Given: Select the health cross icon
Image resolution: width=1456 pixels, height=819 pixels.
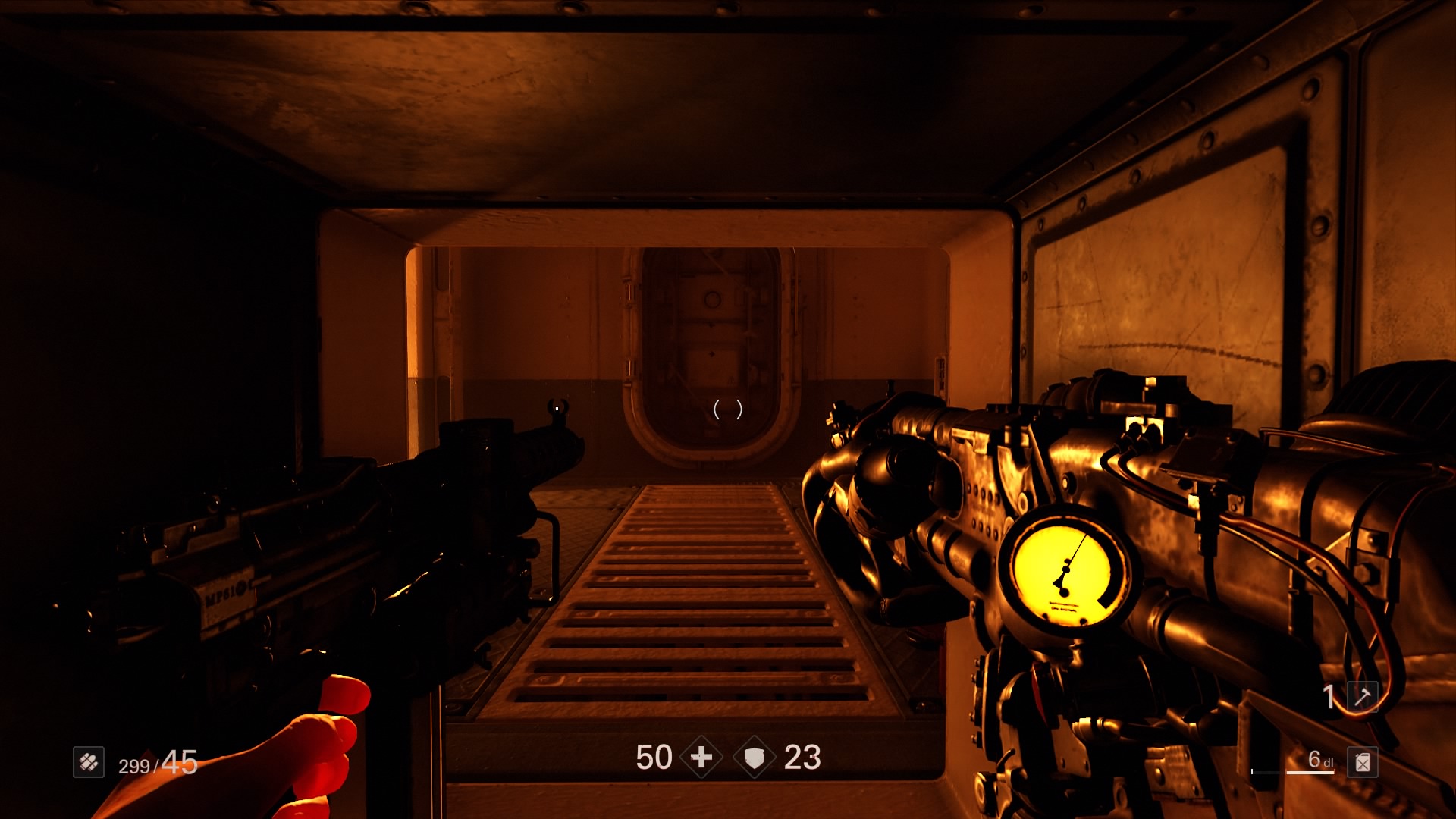Looking at the screenshot, I should [x=701, y=757].
